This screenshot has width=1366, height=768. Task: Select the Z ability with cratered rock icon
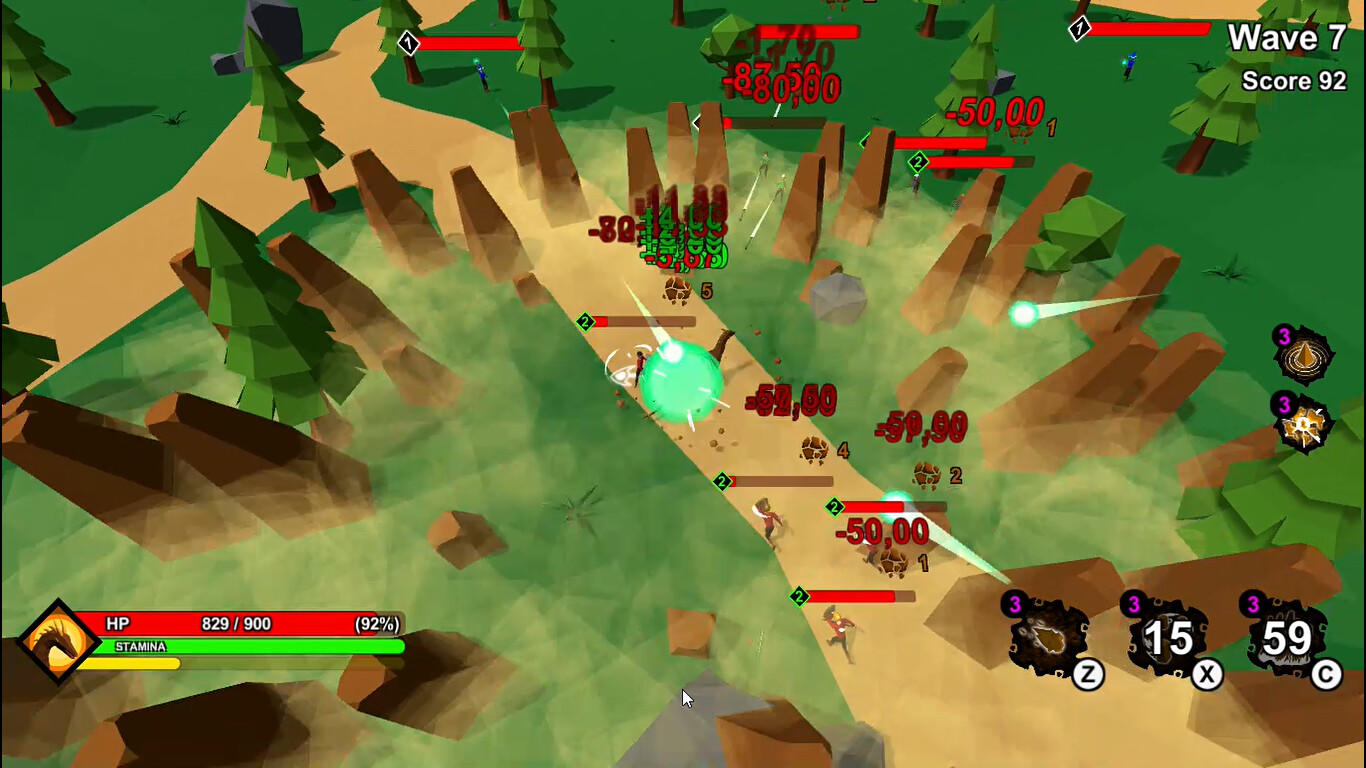point(1050,638)
